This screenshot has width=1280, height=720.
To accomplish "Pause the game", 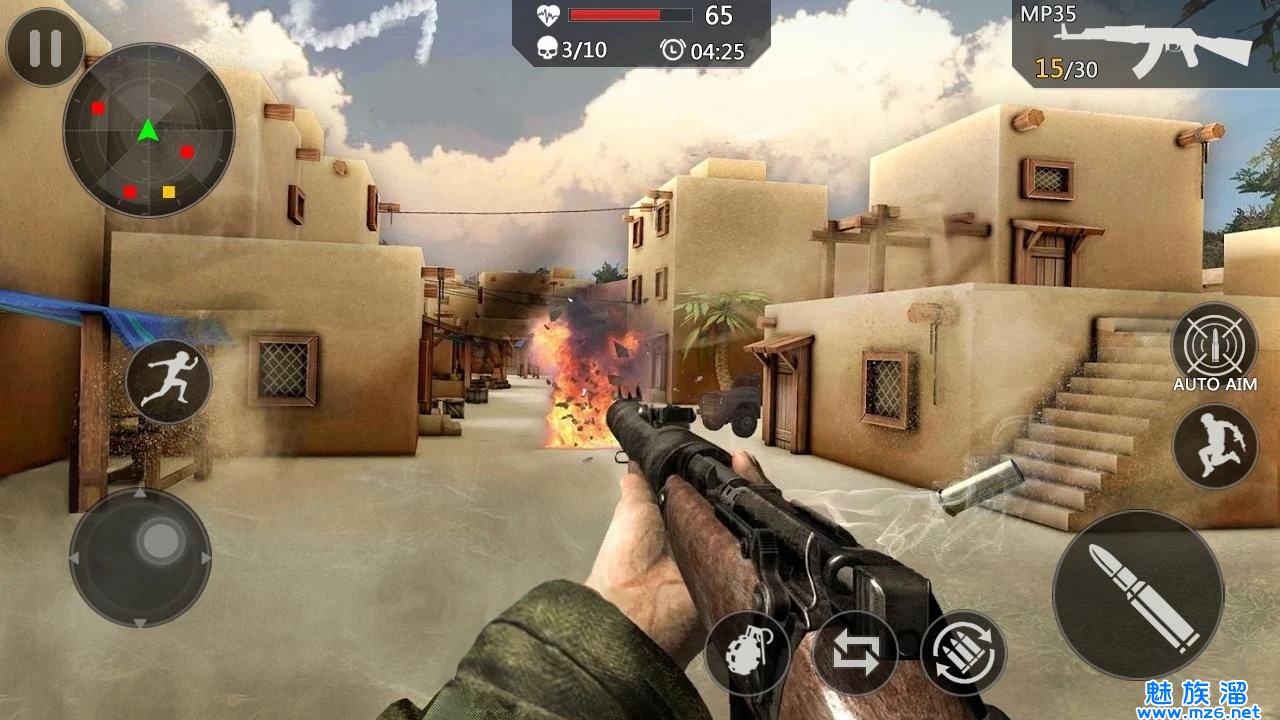I will 45,48.
